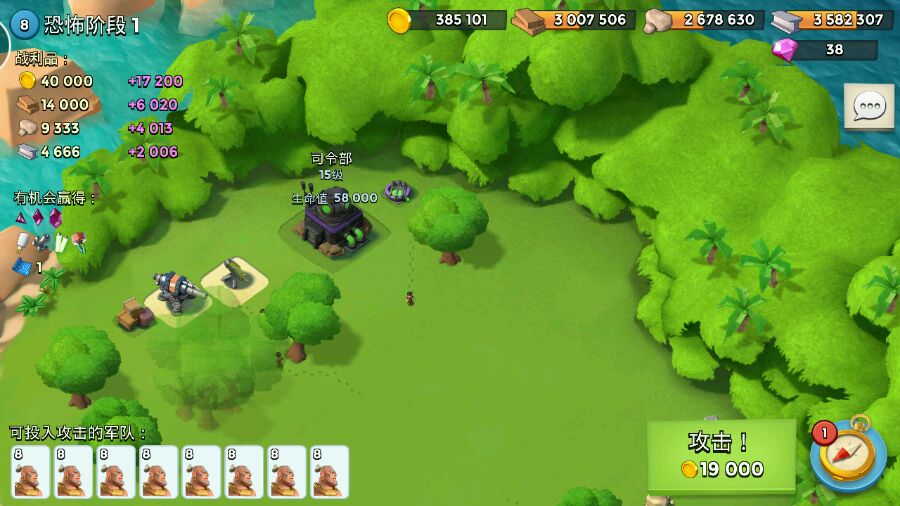Click the purple diamond gem counter
Viewport: 900px width, 506px height.
coord(825,49)
